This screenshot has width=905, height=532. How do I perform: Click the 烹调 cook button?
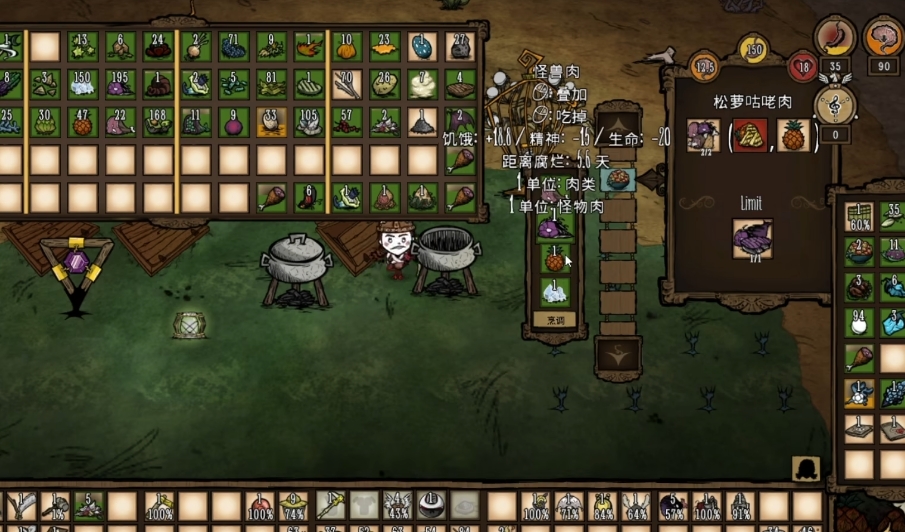pyautogui.click(x=555, y=319)
